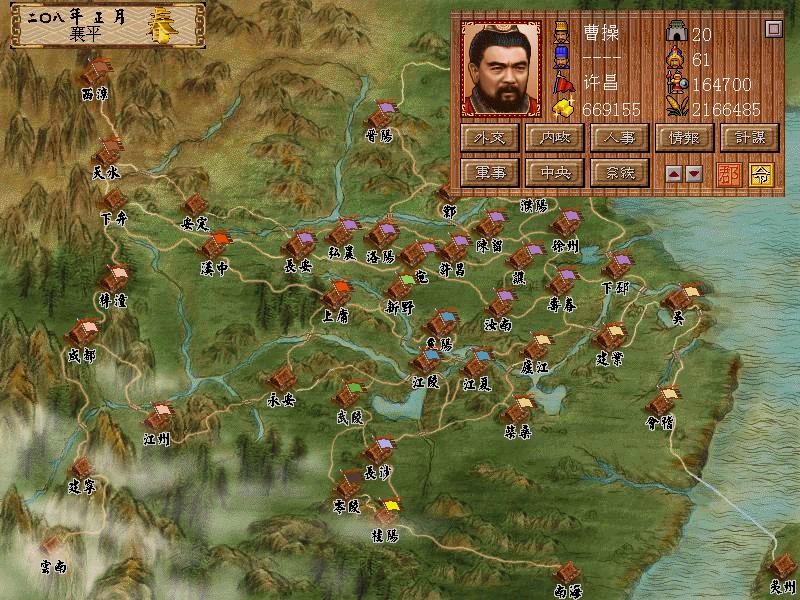The image size is (800, 600).
Task: Select the city of 長沙 on map
Action: click(378, 453)
